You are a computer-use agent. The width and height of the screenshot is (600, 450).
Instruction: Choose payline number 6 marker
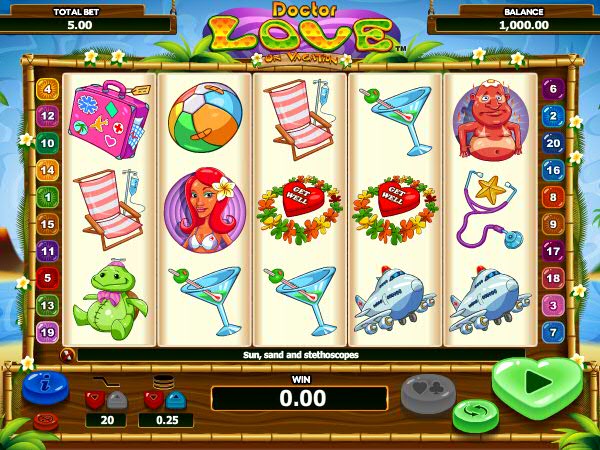[x=552, y=89]
